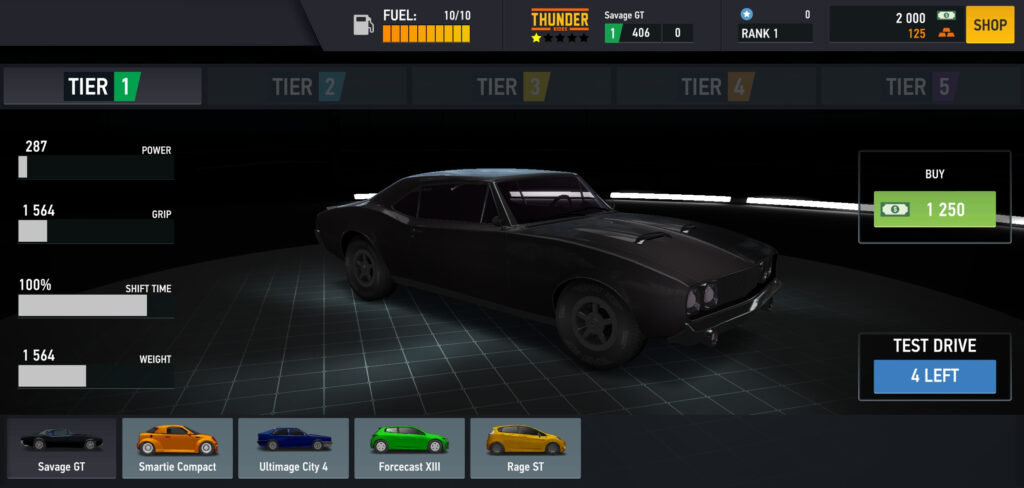Pick the Ultimage City 4 car
1024x488 pixels.
tap(293, 448)
